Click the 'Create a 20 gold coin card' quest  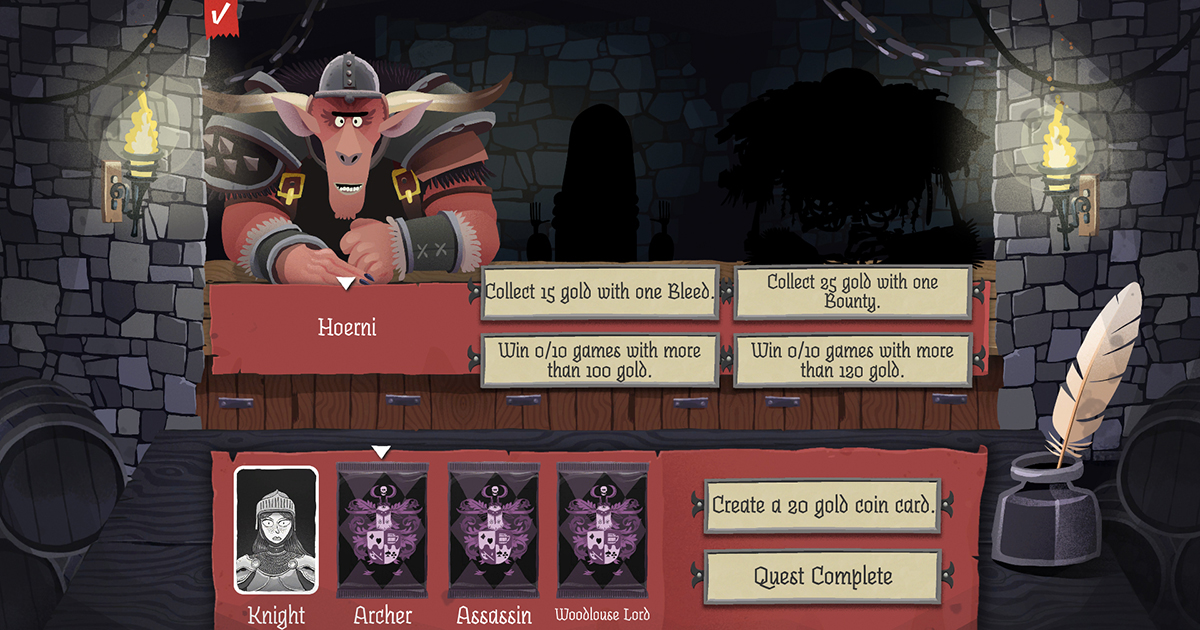(x=823, y=505)
